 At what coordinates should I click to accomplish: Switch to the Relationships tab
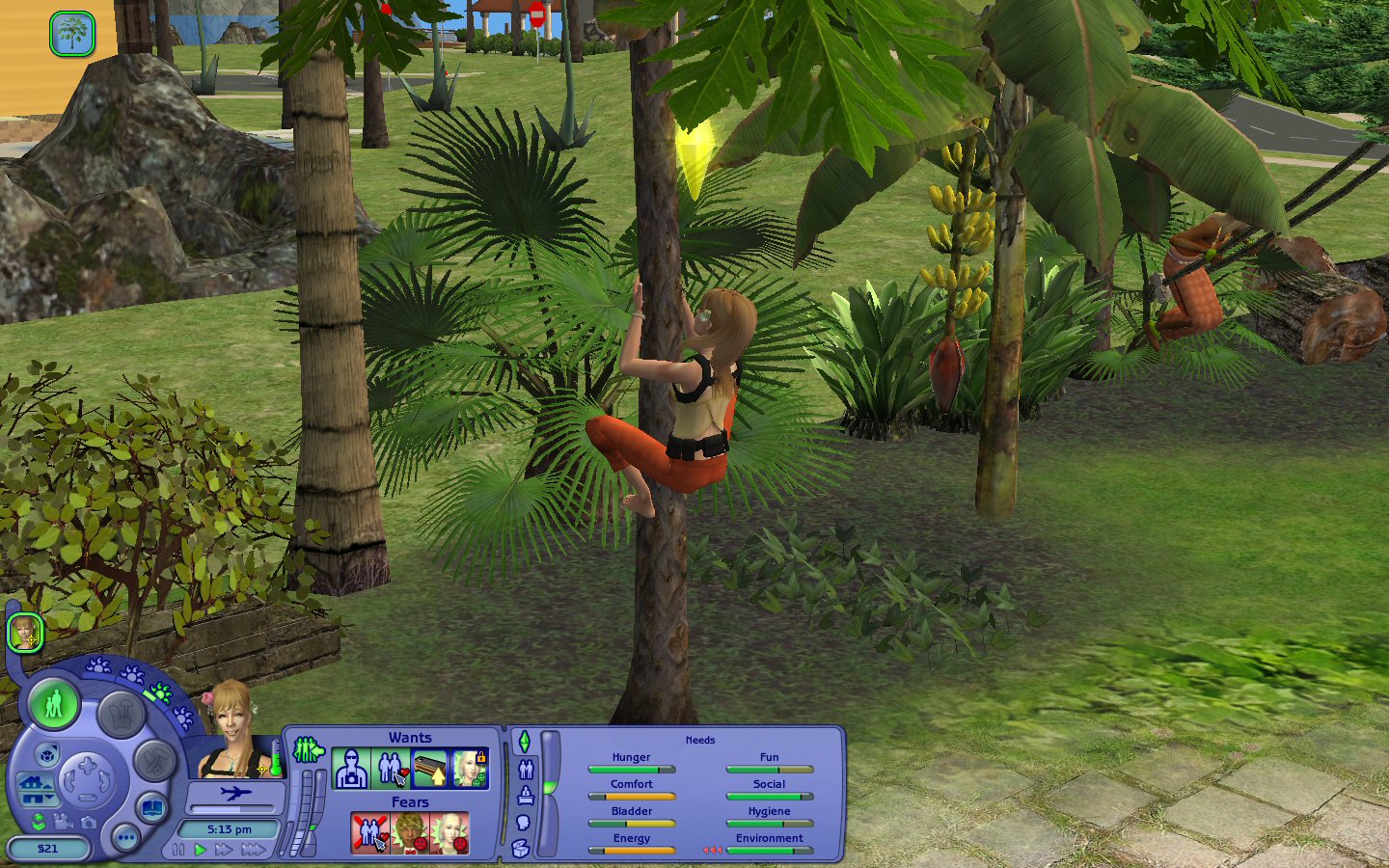click(526, 769)
